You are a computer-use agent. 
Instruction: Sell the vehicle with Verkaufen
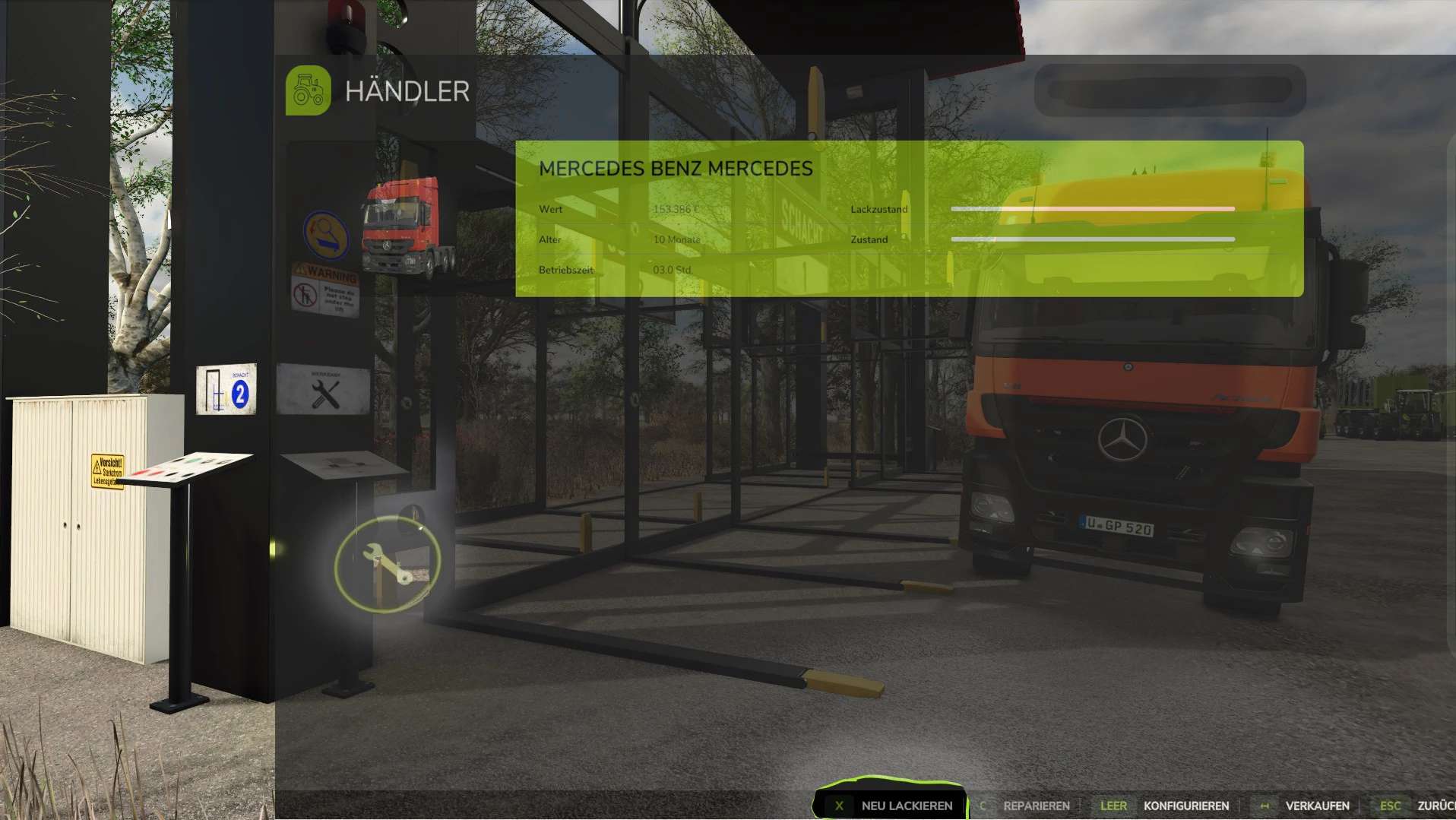click(x=1304, y=806)
